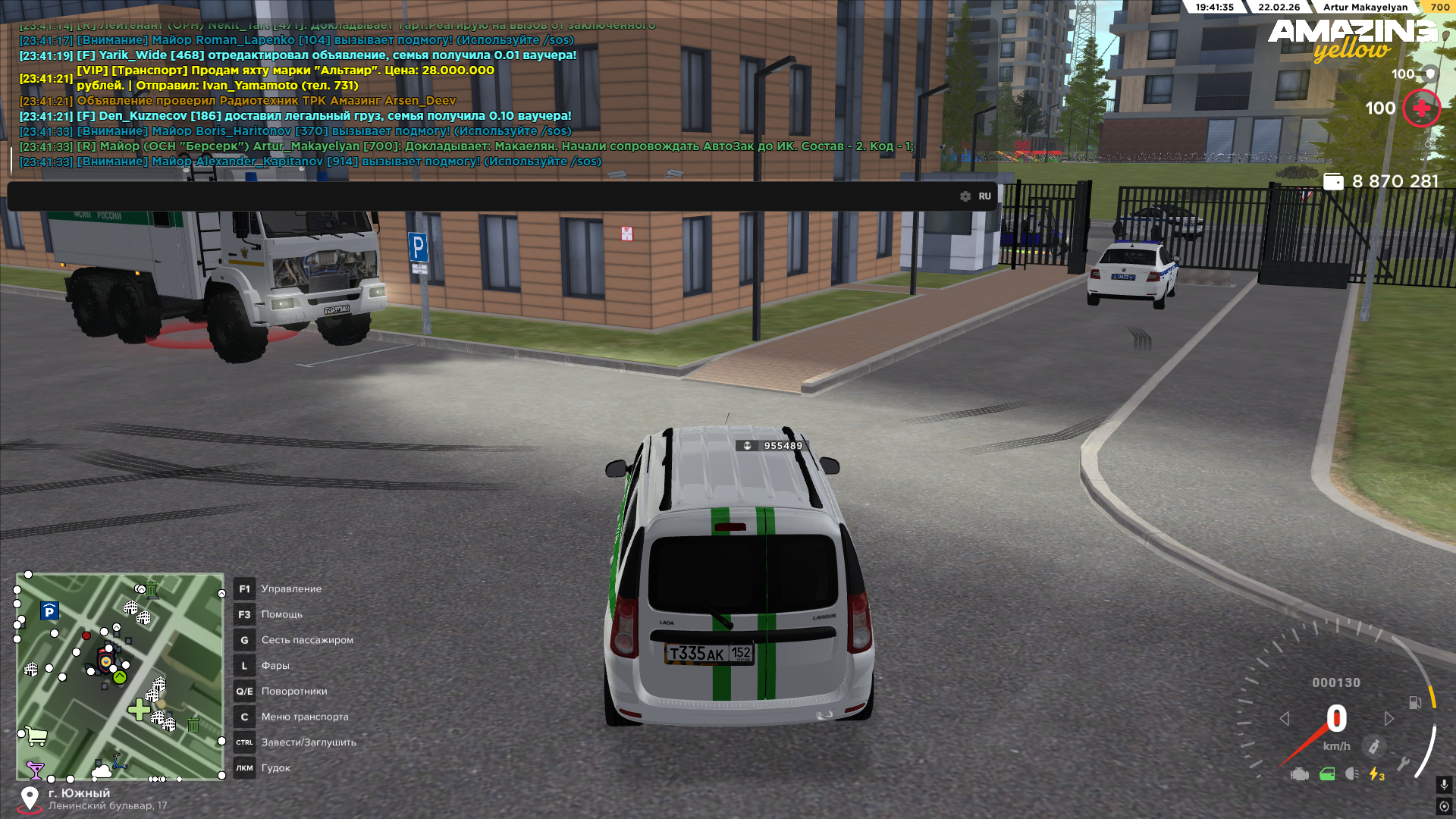This screenshot has height=819, width=1456.
Task: Select the blue scooter rental marker
Action: (x=118, y=761)
